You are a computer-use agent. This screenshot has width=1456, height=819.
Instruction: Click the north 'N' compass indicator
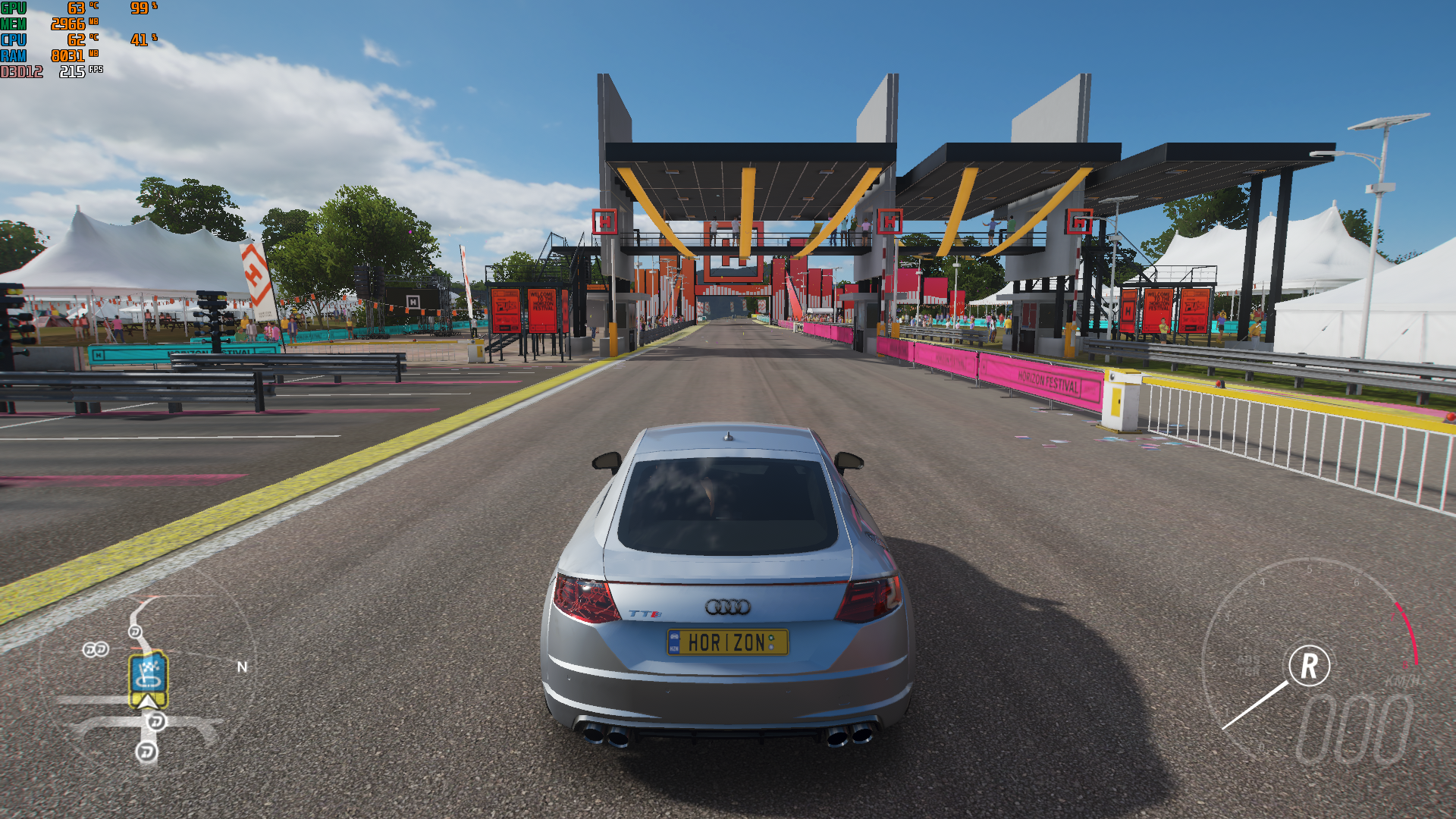point(242,667)
